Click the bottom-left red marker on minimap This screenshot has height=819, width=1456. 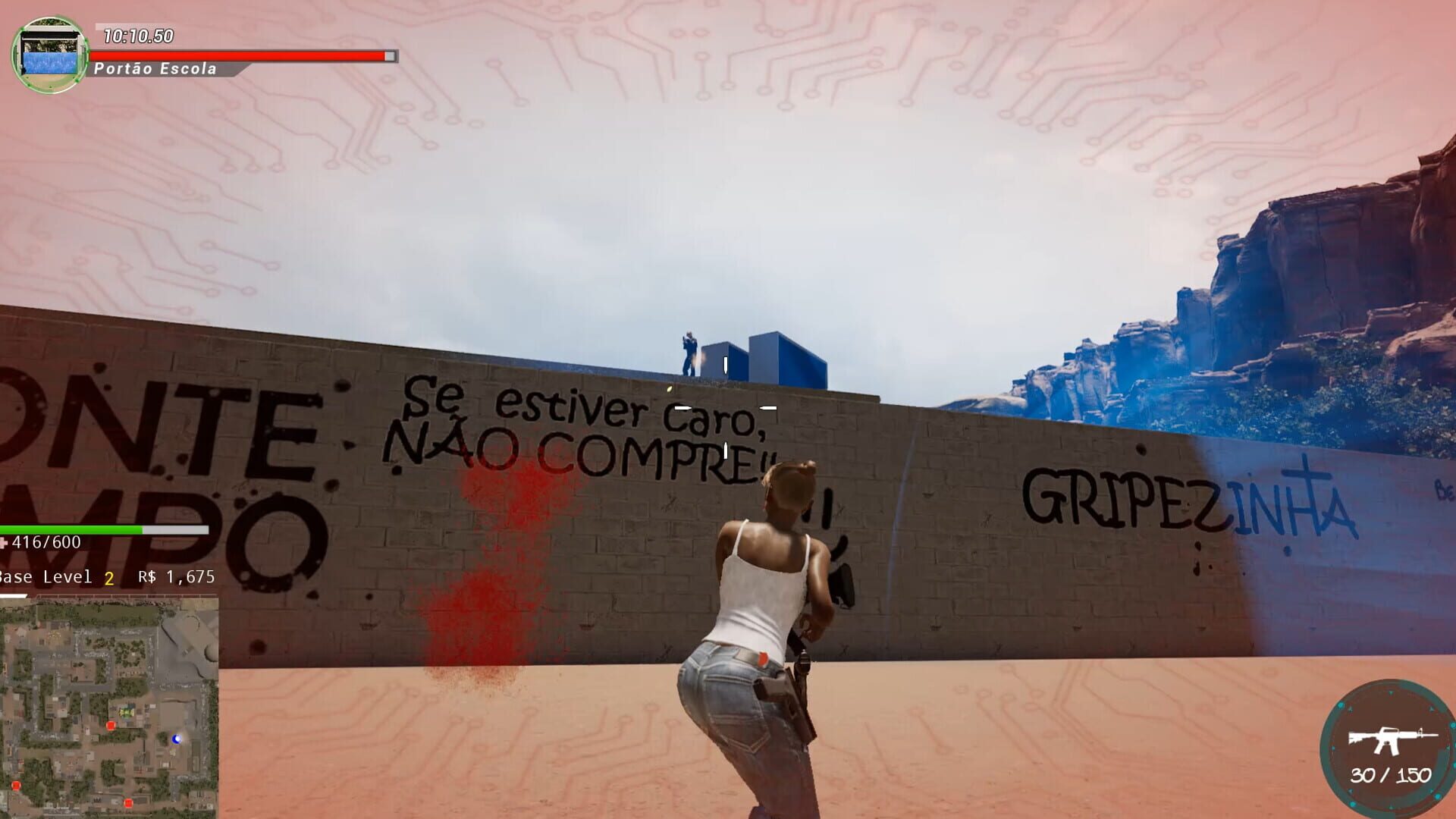(16, 785)
